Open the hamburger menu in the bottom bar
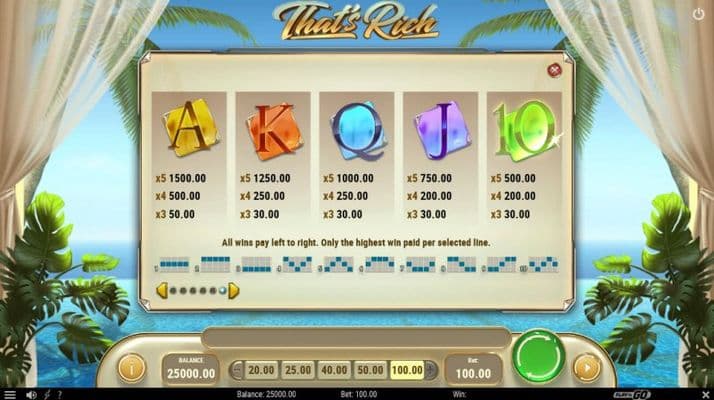 click(x=10, y=394)
